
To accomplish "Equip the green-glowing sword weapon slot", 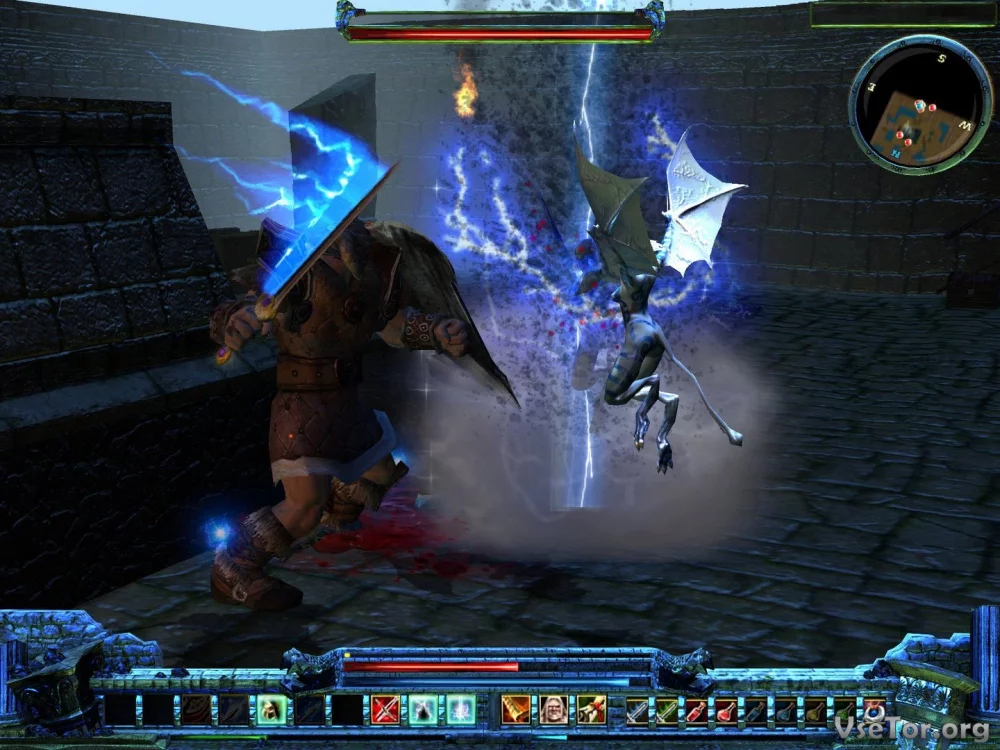I will click(666, 710).
